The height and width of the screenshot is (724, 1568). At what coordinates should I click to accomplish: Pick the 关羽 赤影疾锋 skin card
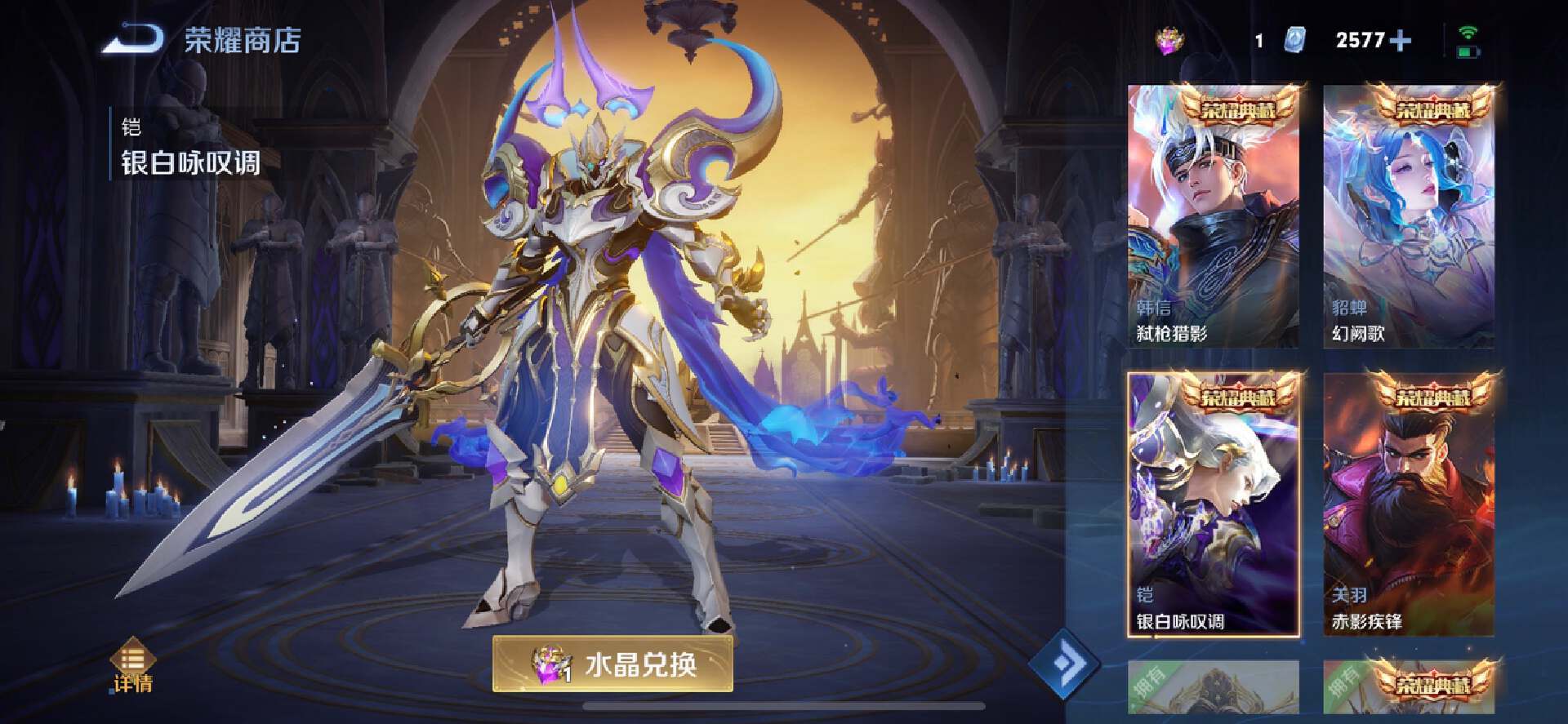pyautogui.click(x=1409, y=504)
